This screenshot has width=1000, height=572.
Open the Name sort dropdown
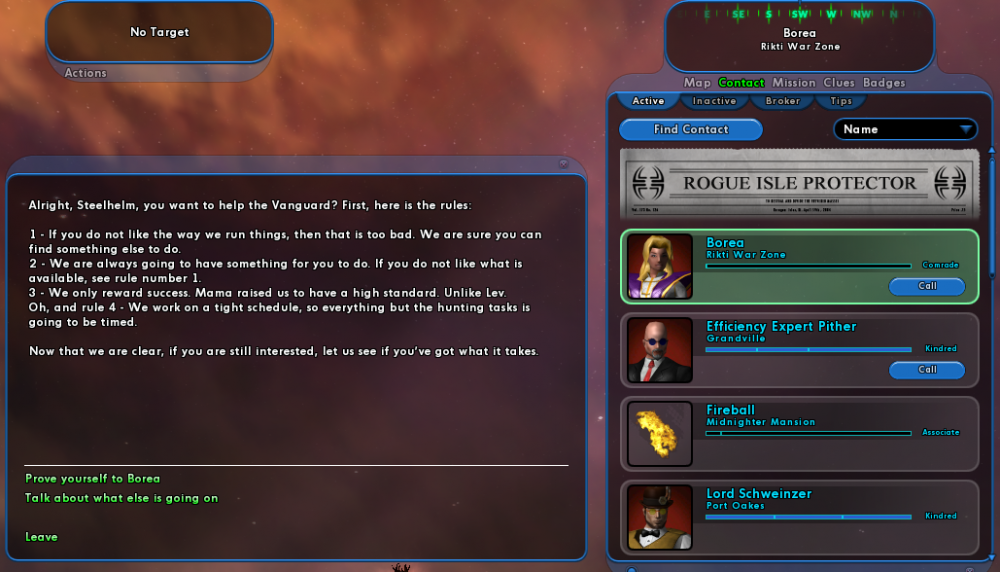click(906, 130)
